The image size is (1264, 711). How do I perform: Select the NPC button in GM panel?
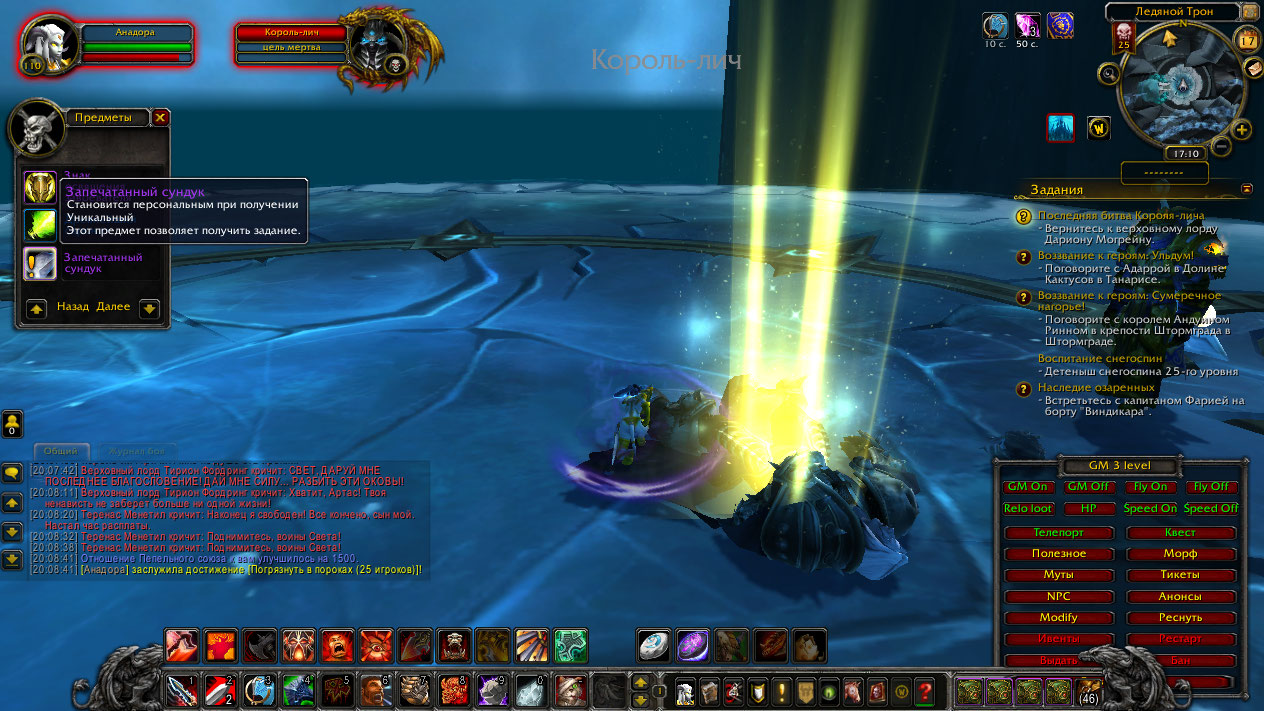(1058, 596)
